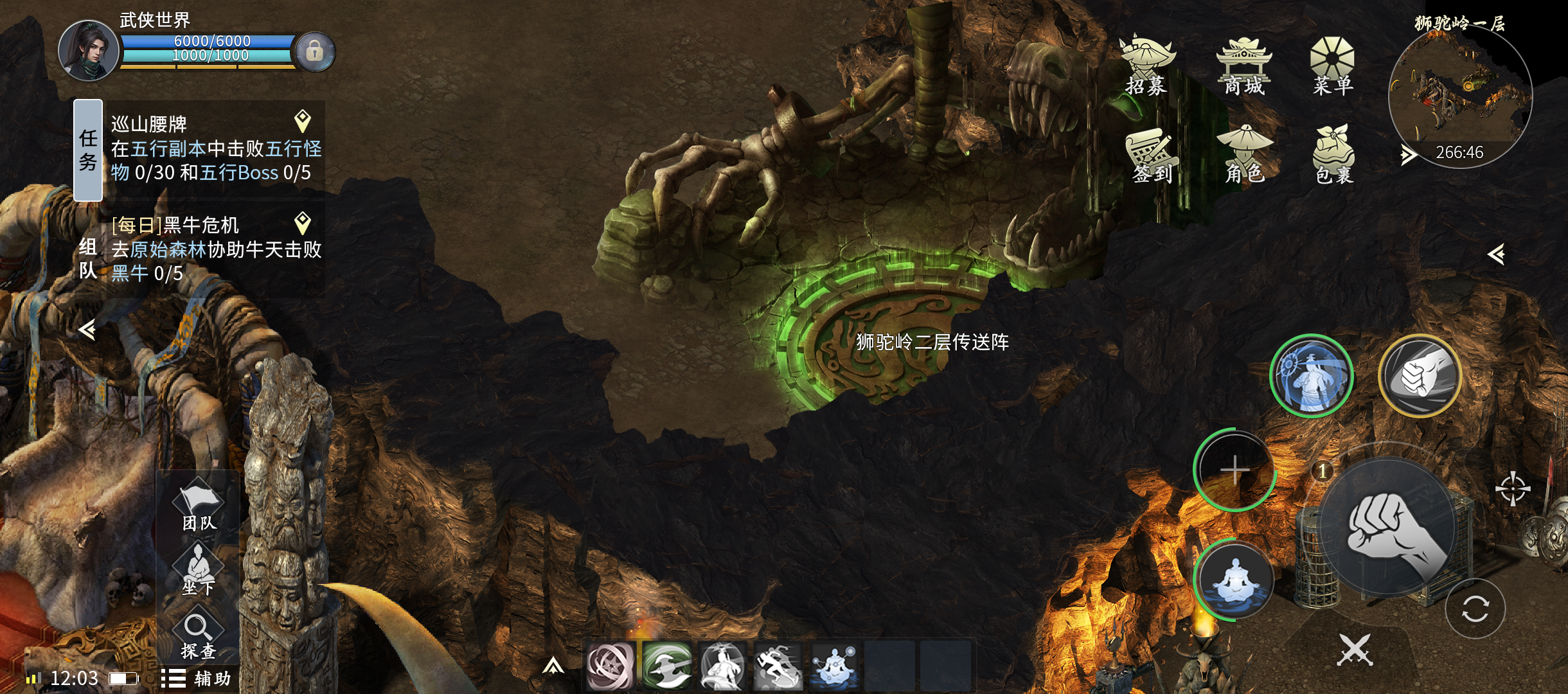The height and width of the screenshot is (694, 1568).
Task: Open the 狮驼岭一层 minimap
Action: pyautogui.click(x=1460, y=95)
